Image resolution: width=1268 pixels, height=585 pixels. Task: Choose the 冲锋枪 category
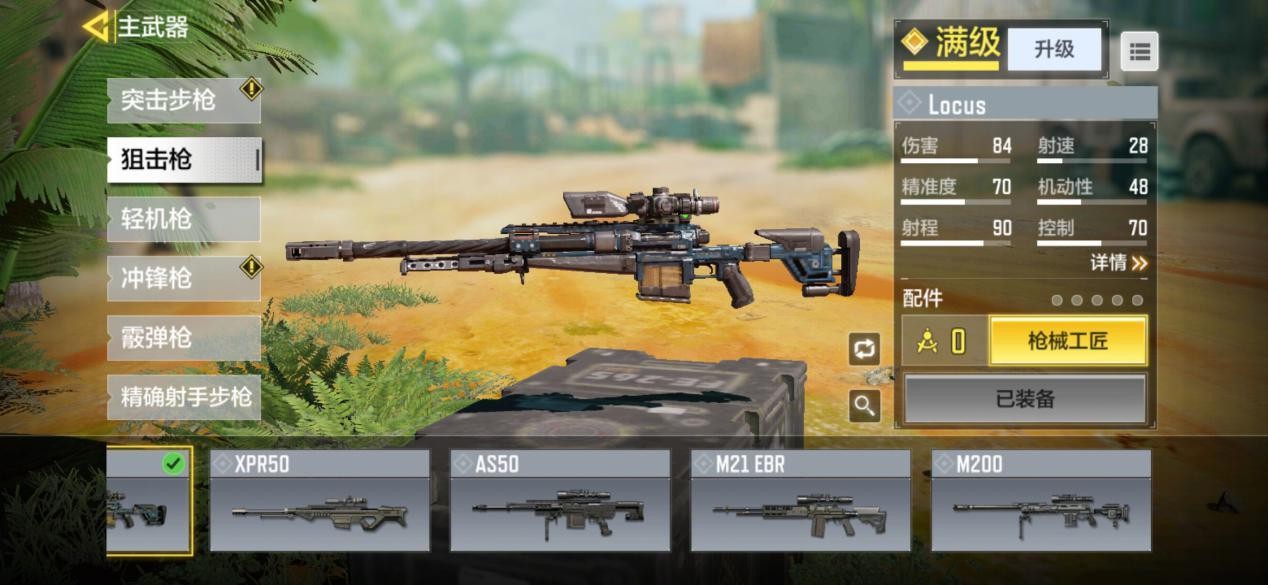coord(183,278)
